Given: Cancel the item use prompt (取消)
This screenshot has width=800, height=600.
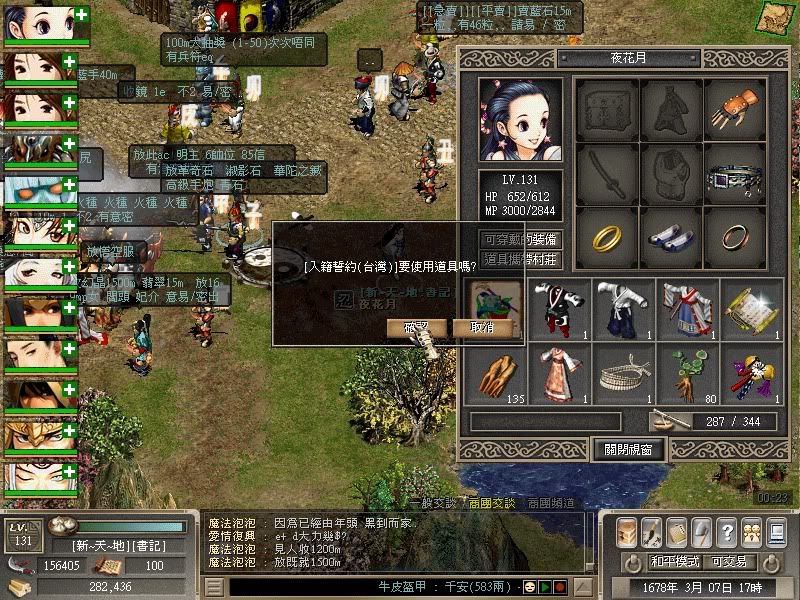Looking at the screenshot, I should 482,328.
